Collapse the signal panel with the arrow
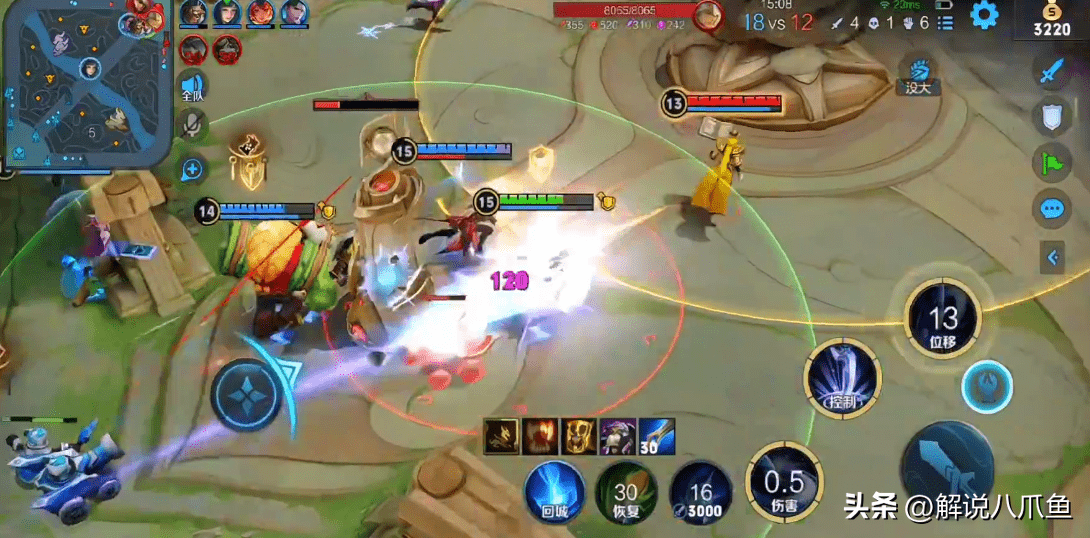This screenshot has width=1090, height=538. (x=1052, y=258)
